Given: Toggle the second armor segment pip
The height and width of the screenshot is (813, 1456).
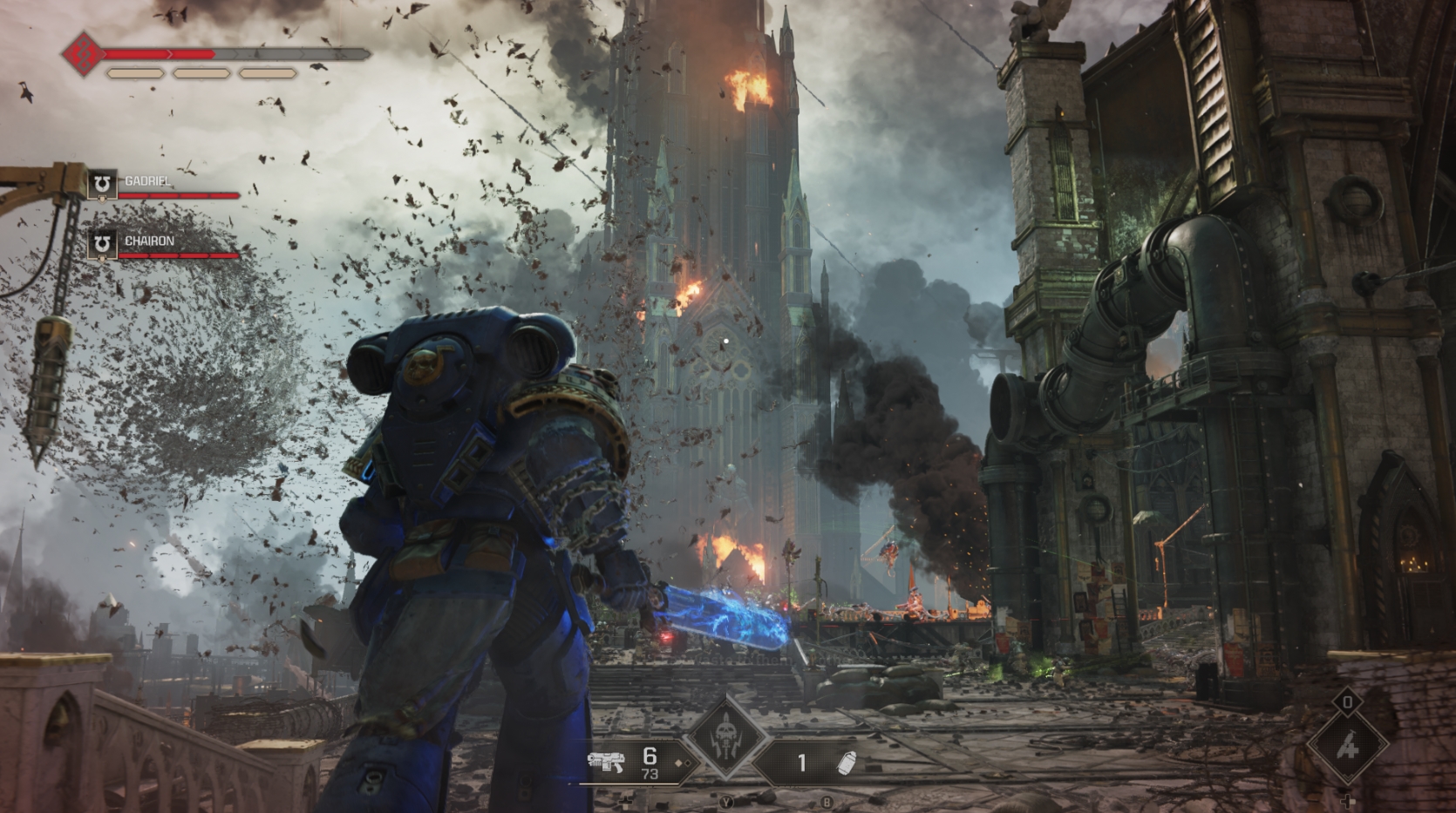Looking at the screenshot, I should point(201,73).
